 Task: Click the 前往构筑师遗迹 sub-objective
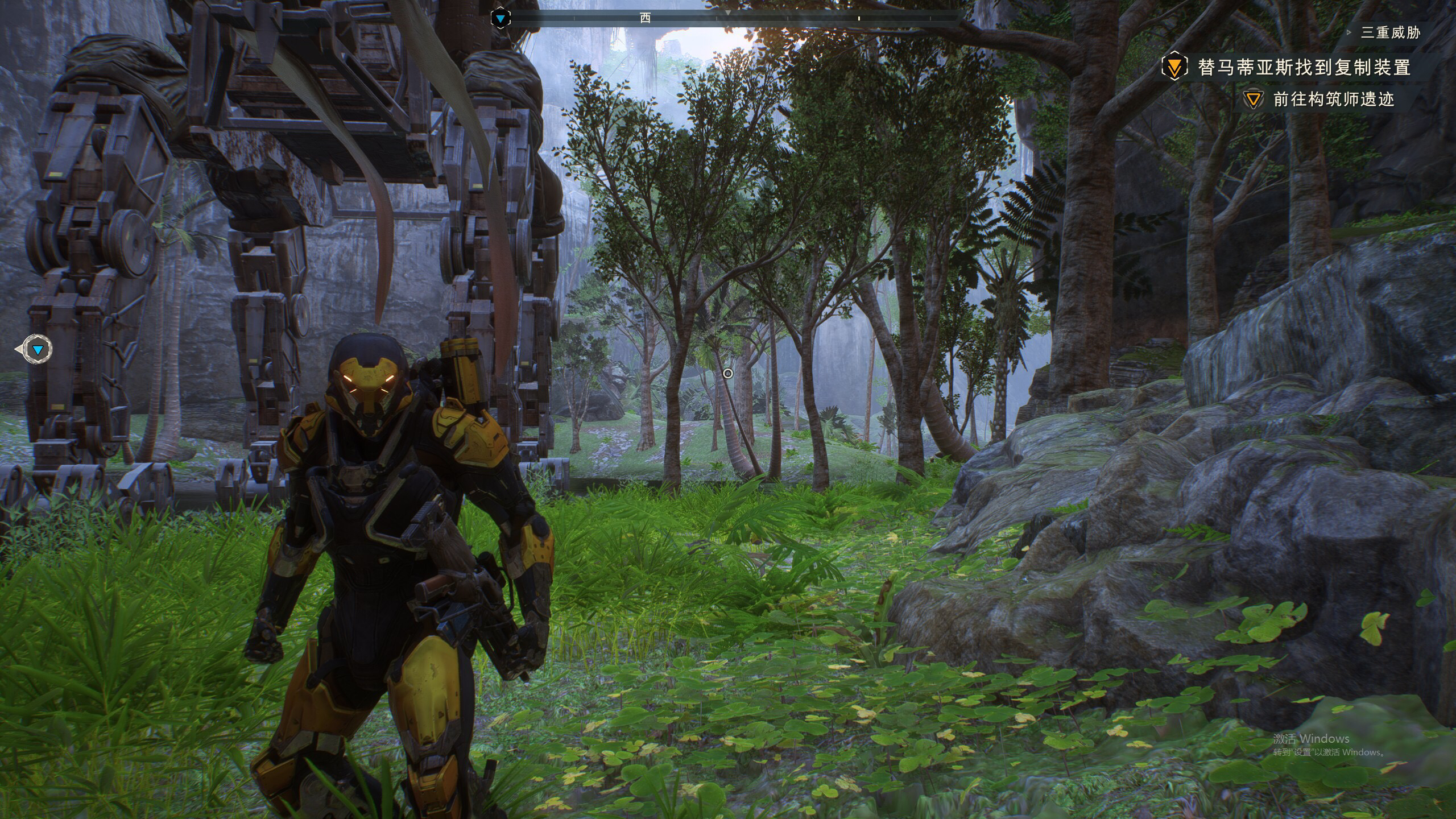pos(1334,100)
